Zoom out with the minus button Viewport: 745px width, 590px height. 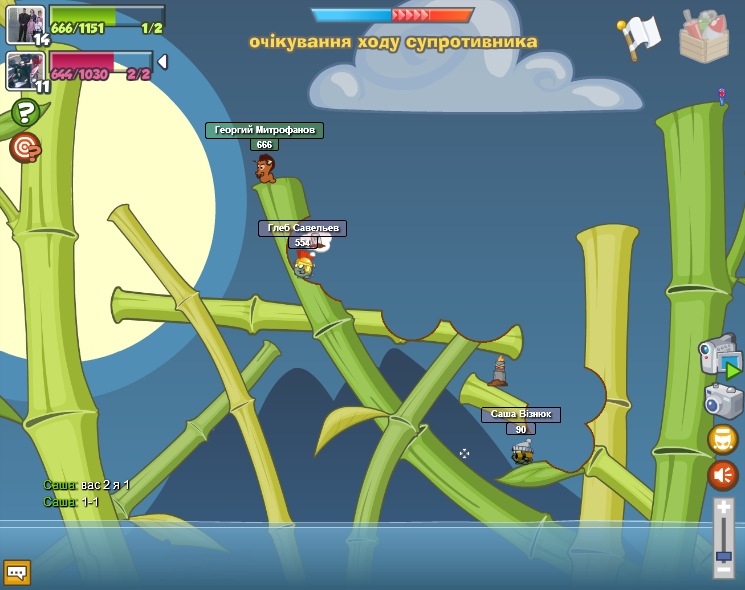(x=723, y=567)
